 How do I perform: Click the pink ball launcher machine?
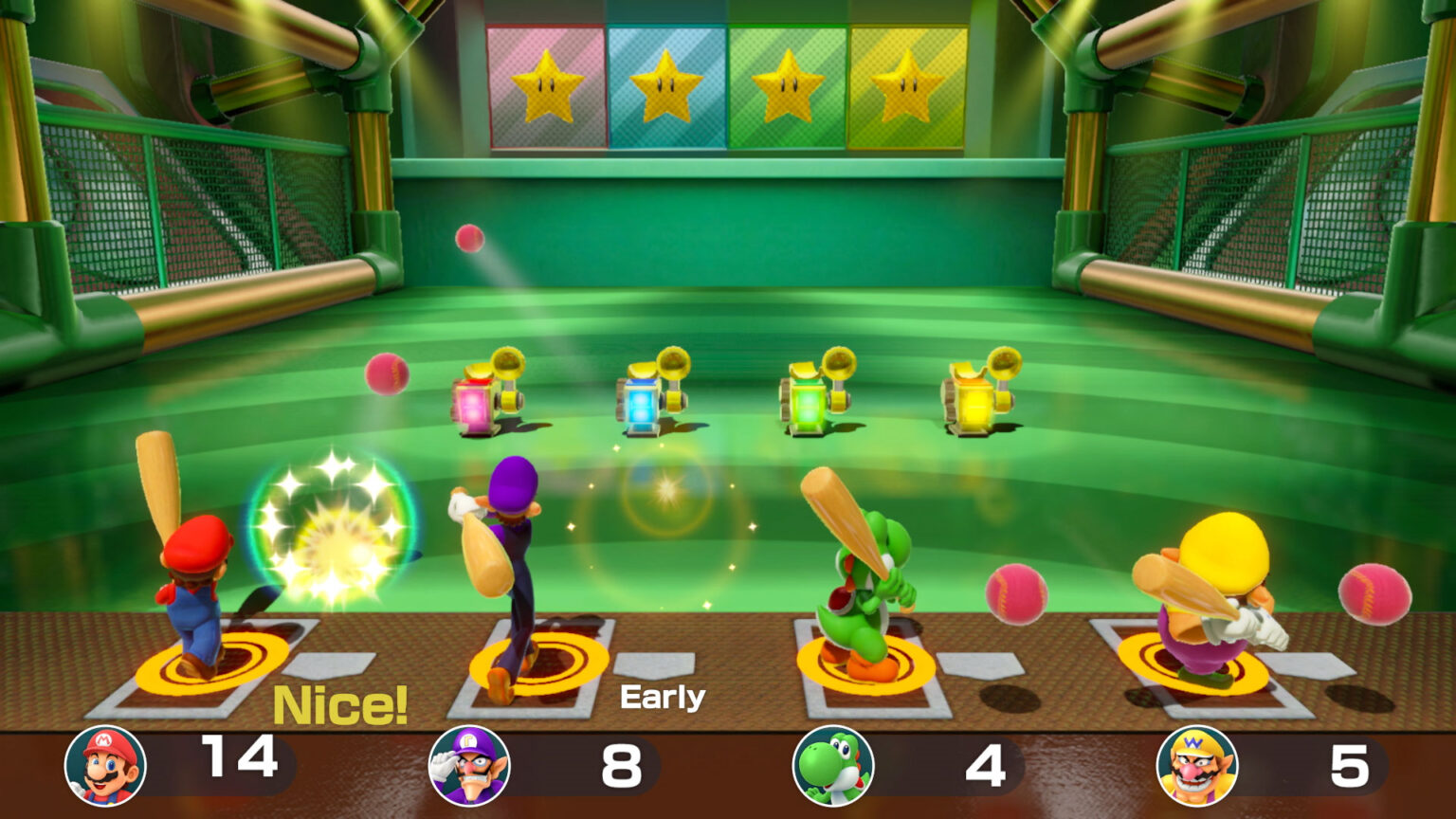tap(474, 403)
